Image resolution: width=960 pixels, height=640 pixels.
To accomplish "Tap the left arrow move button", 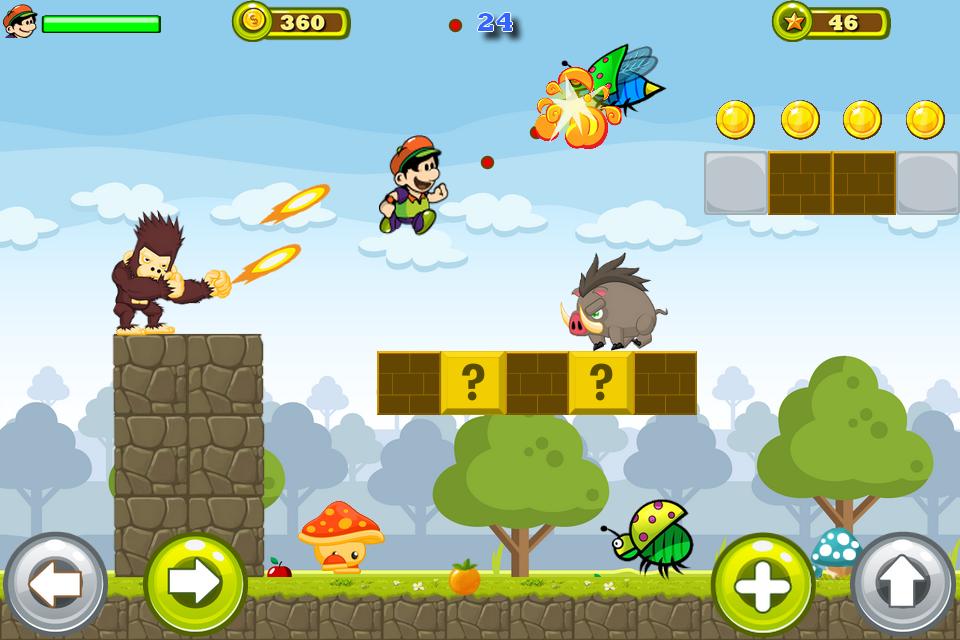I will click(x=55, y=584).
